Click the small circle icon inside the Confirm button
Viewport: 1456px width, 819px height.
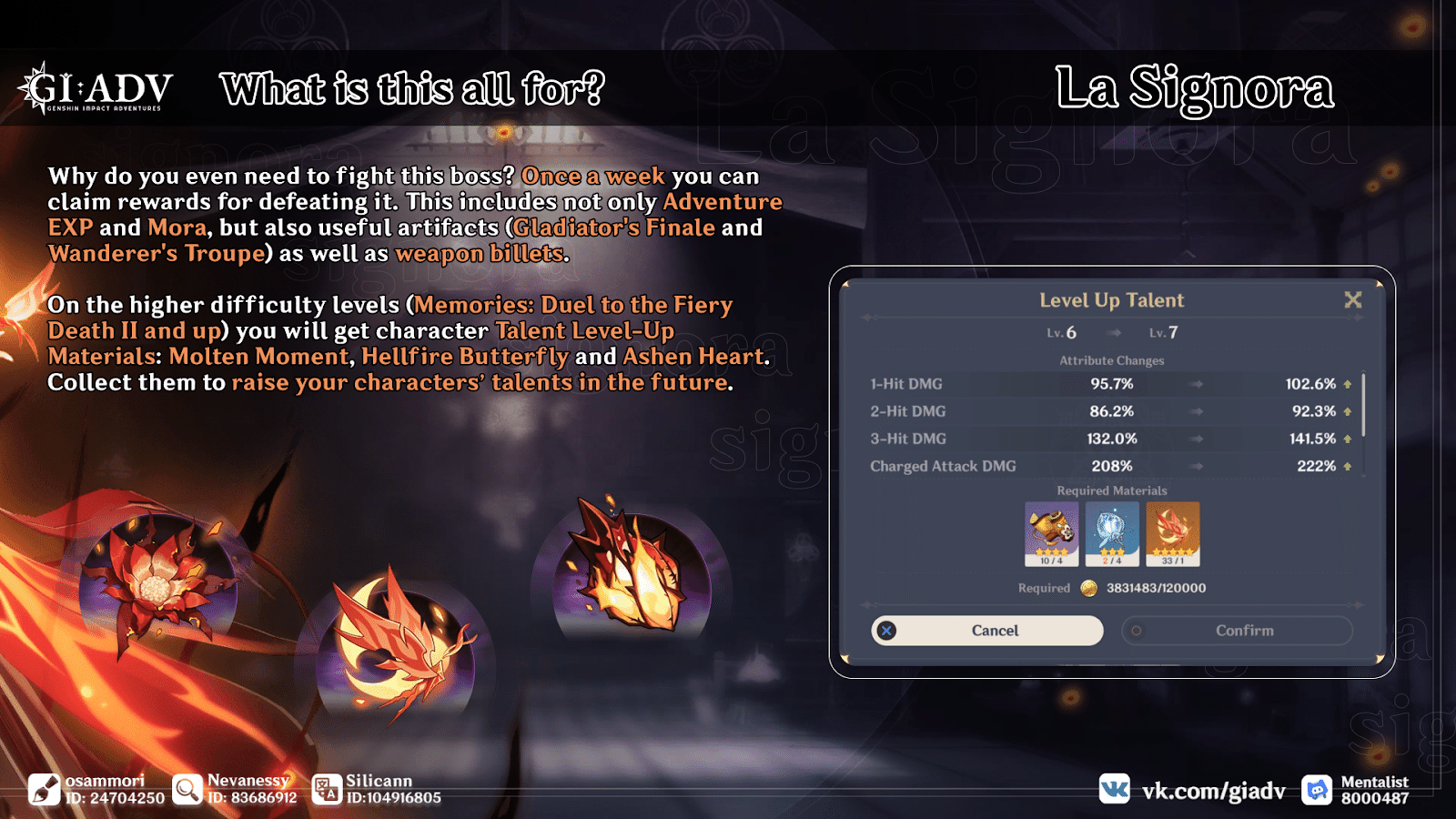[1135, 631]
